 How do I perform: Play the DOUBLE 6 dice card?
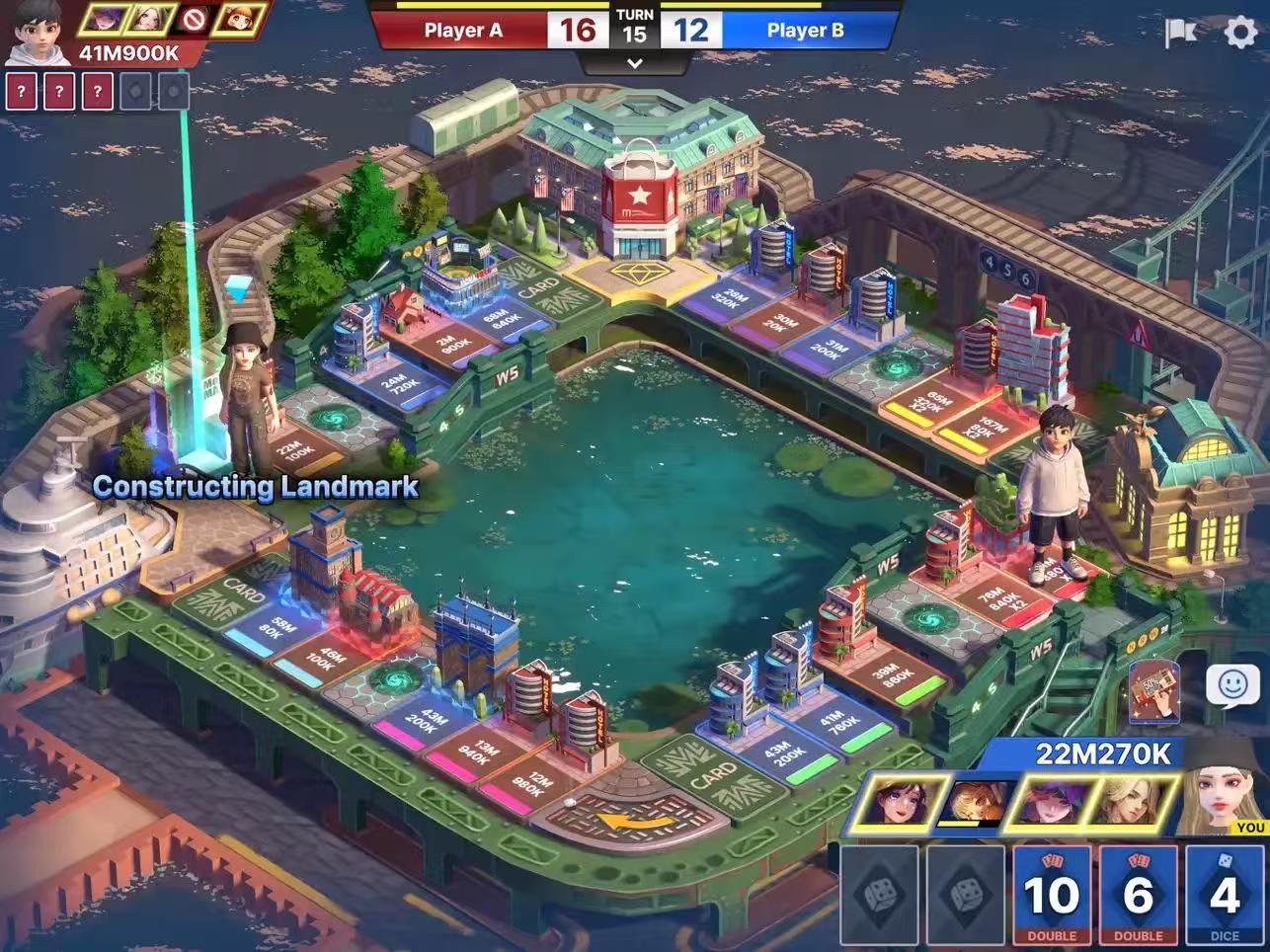click(1138, 894)
